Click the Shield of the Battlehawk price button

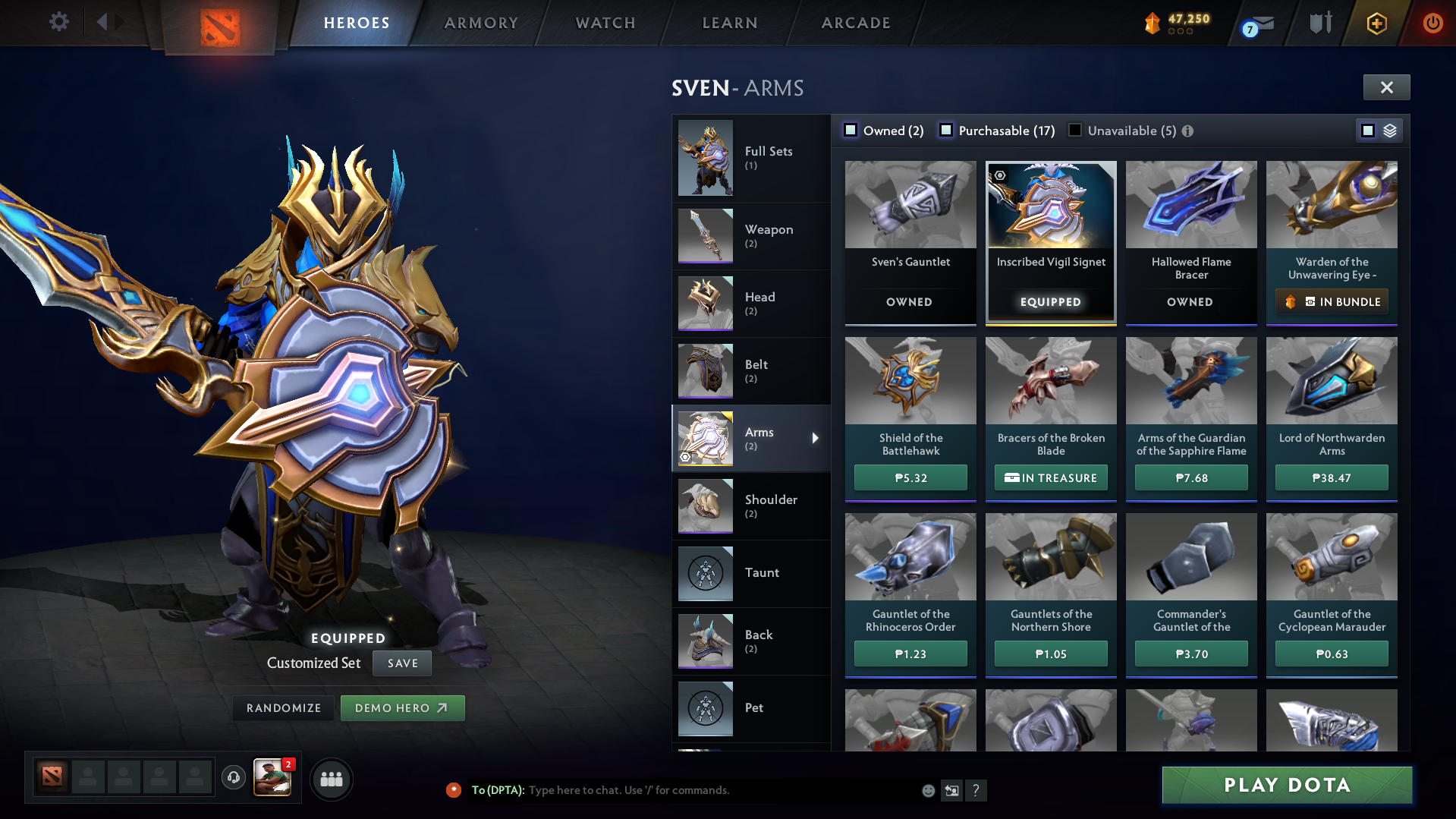[x=910, y=477]
